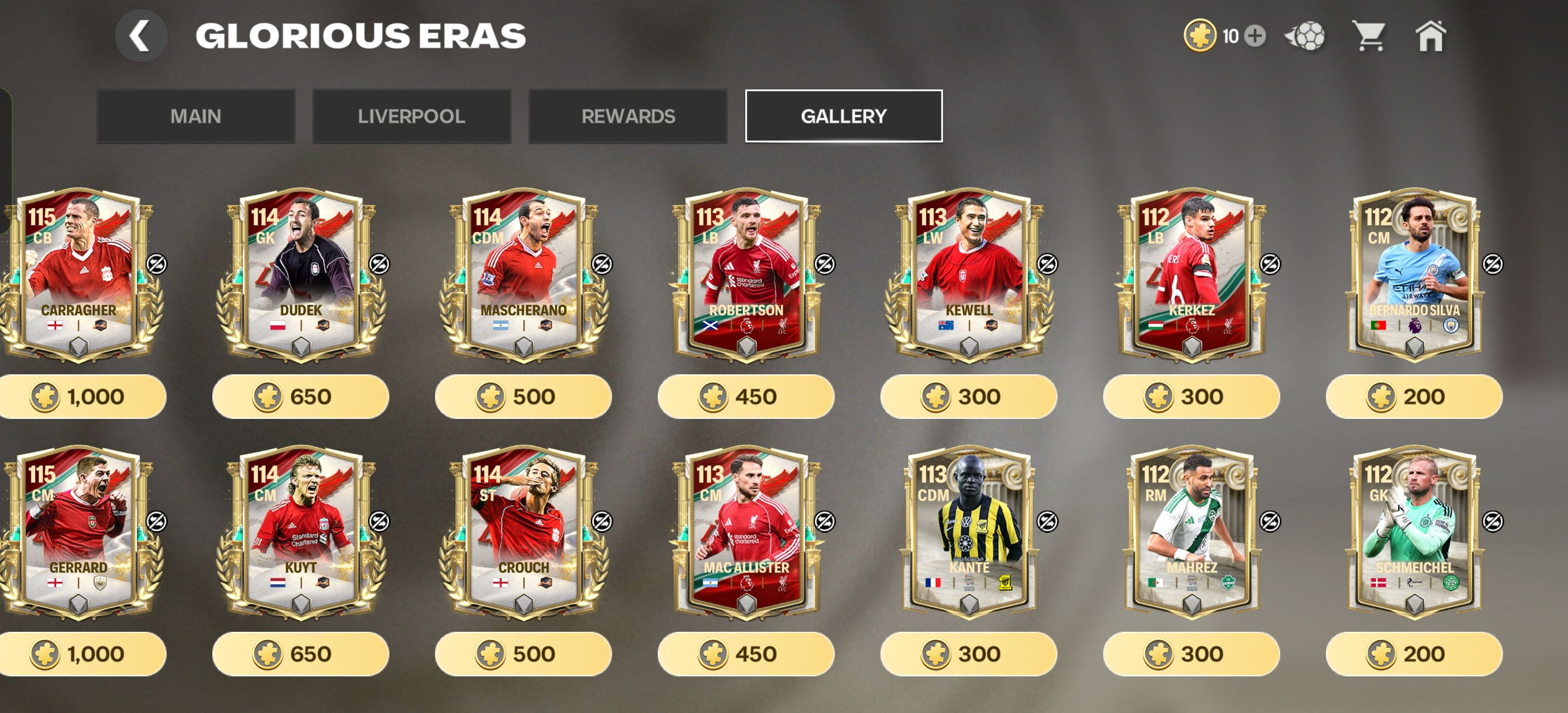This screenshot has height=713, width=1568.
Task: Switch to the MAIN tab
Action: [x=196, y=116]
